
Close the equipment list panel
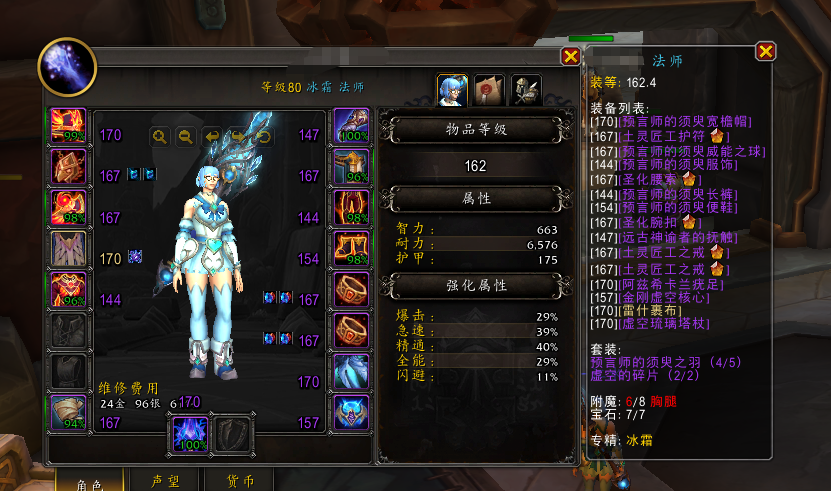coord(766,51)
